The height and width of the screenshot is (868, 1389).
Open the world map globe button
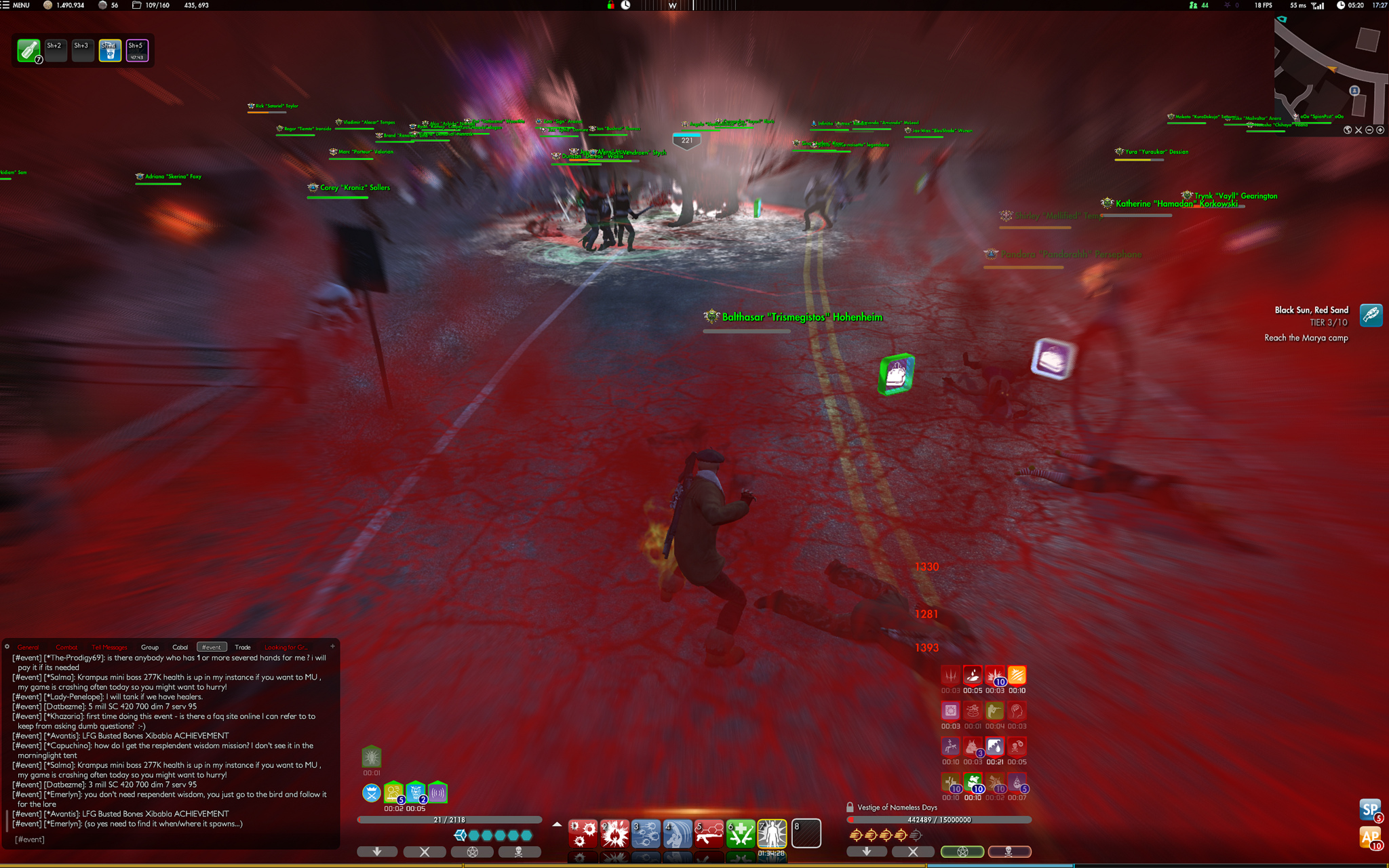pos(1348,130)
